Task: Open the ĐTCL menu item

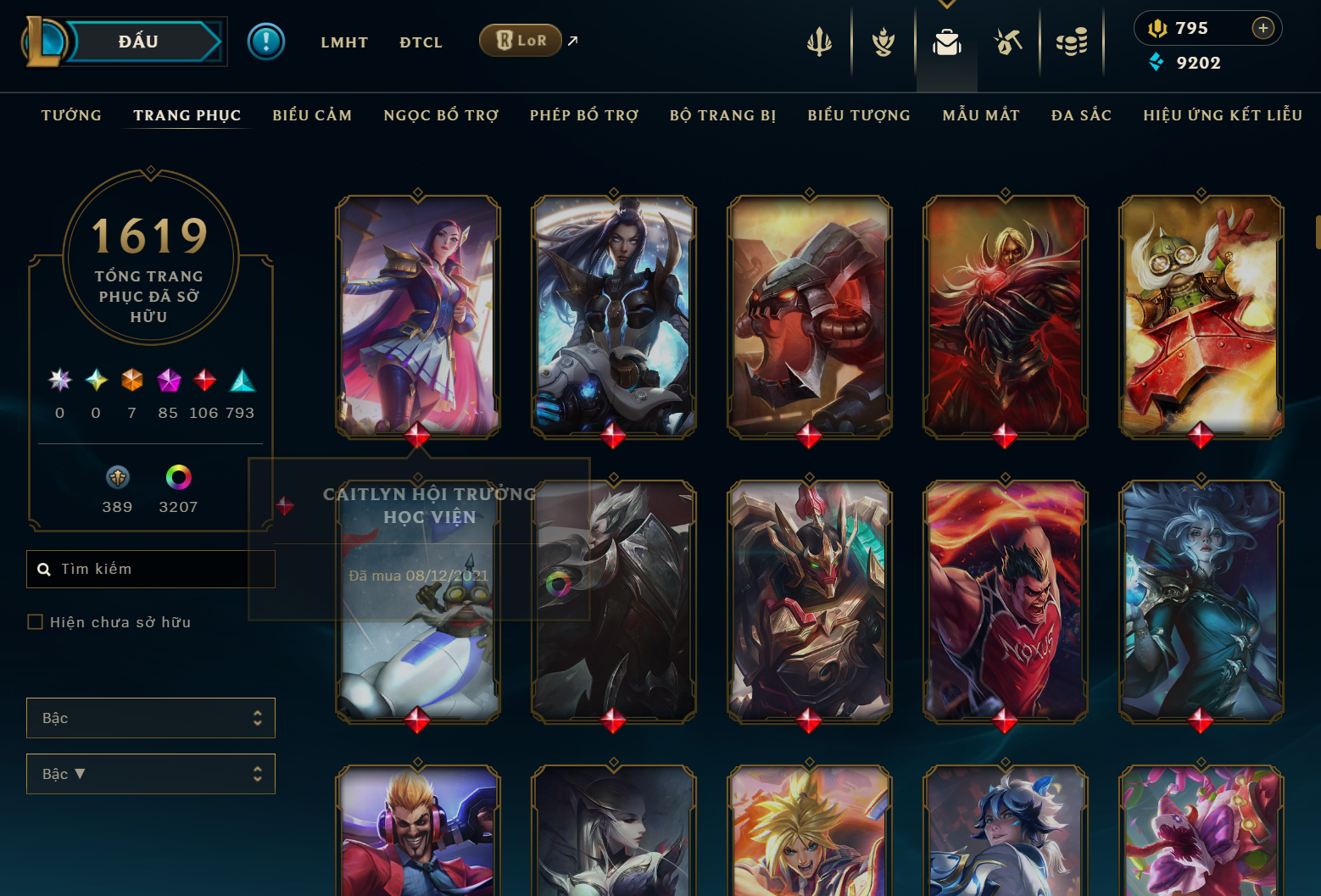Action: [421, 42]
